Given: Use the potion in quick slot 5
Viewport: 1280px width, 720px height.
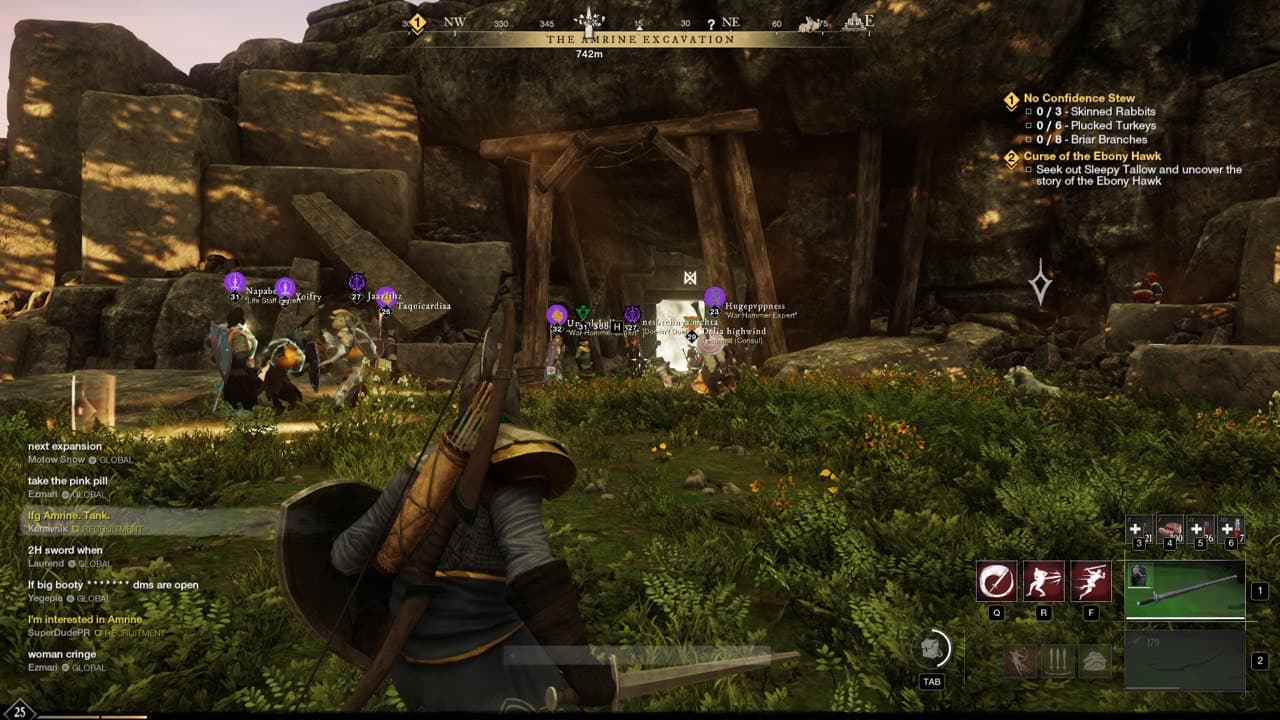Looking at the screenshot, I should click(1200, 528).
